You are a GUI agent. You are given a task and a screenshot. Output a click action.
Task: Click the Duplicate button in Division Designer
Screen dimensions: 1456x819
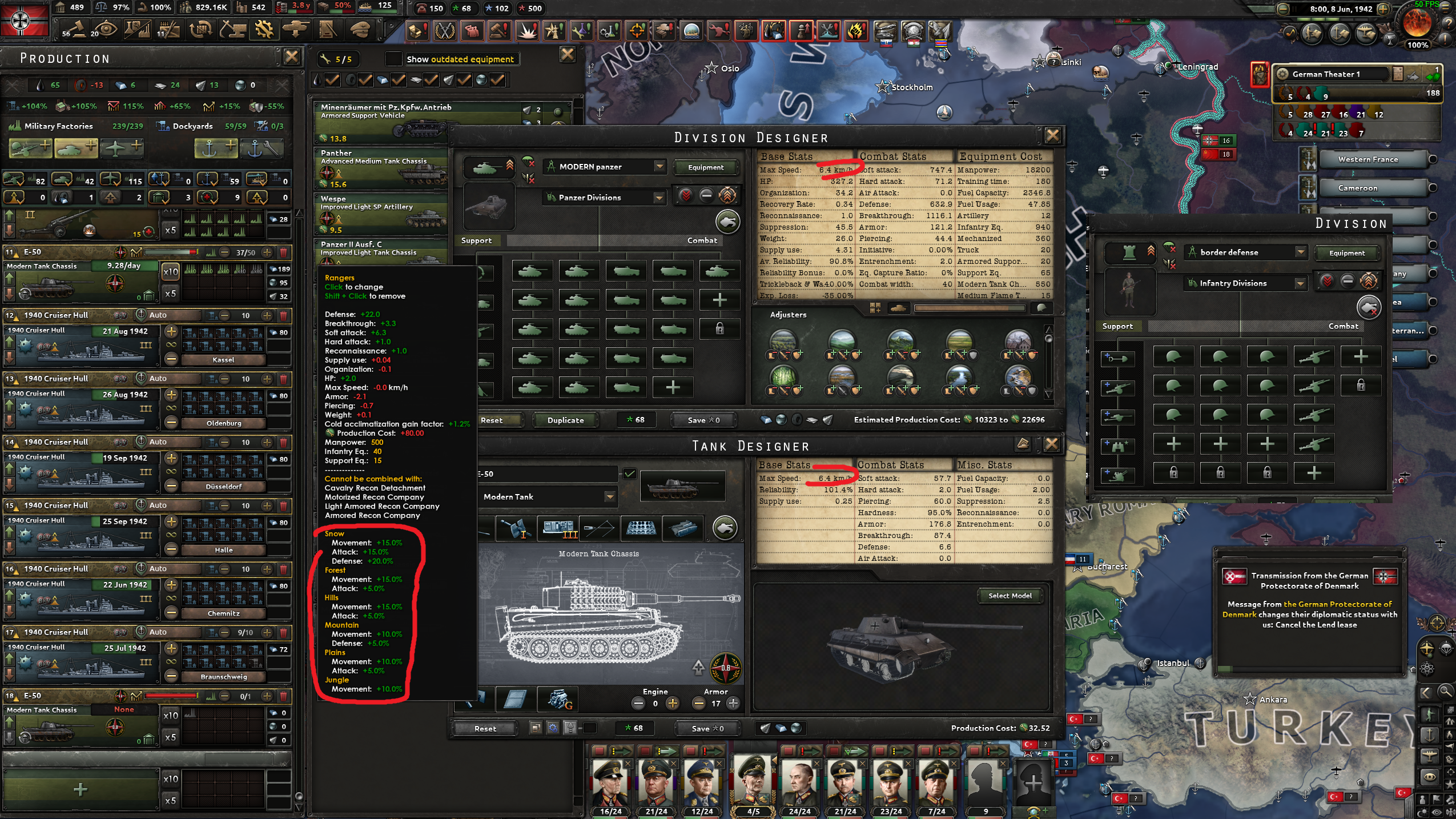point(564,420)
